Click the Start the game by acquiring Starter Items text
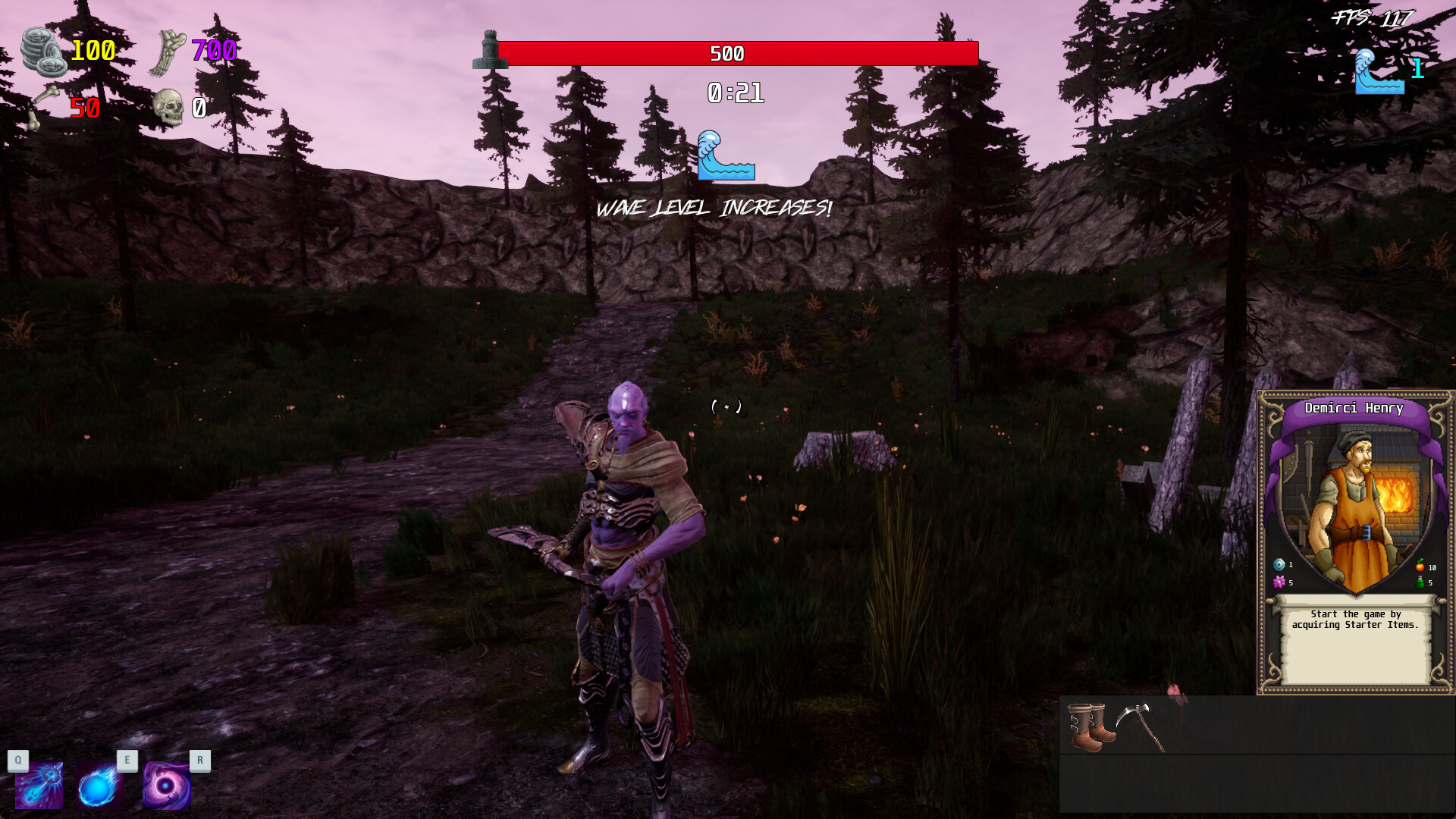The height and width of the screenshot is (819, 1456). coord(1354,621)
